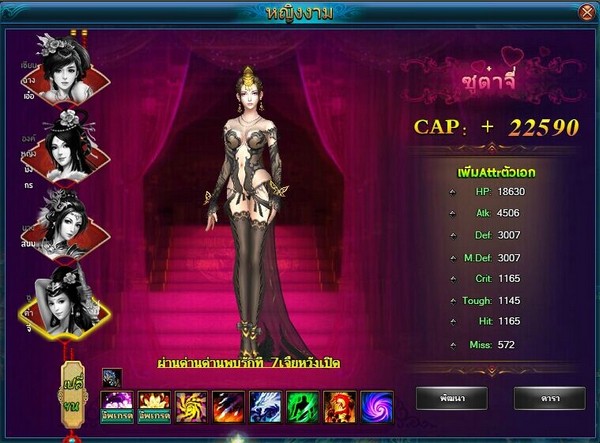Screen dimensions: 600x443
Task: Click the small icon above the skill bar
Action: coord(111,378)
